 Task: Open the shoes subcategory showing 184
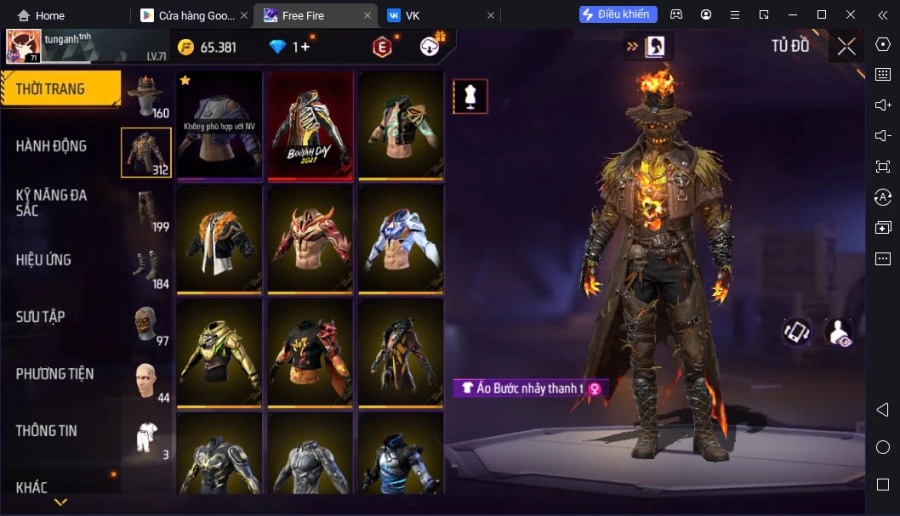click(x=146, y=267)
